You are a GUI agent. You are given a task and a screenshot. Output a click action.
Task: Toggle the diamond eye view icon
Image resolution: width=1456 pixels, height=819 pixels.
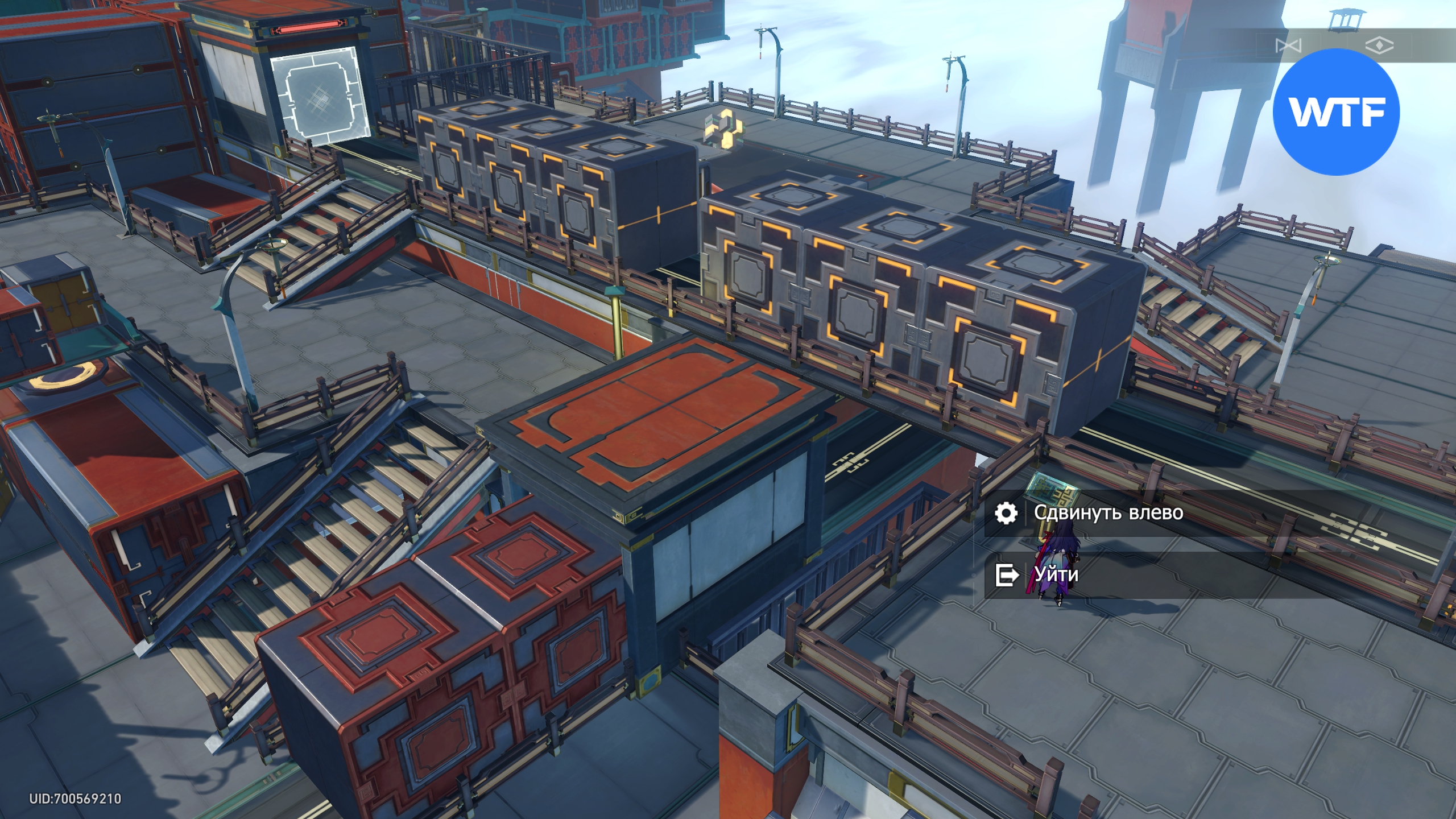point(1379,45)
